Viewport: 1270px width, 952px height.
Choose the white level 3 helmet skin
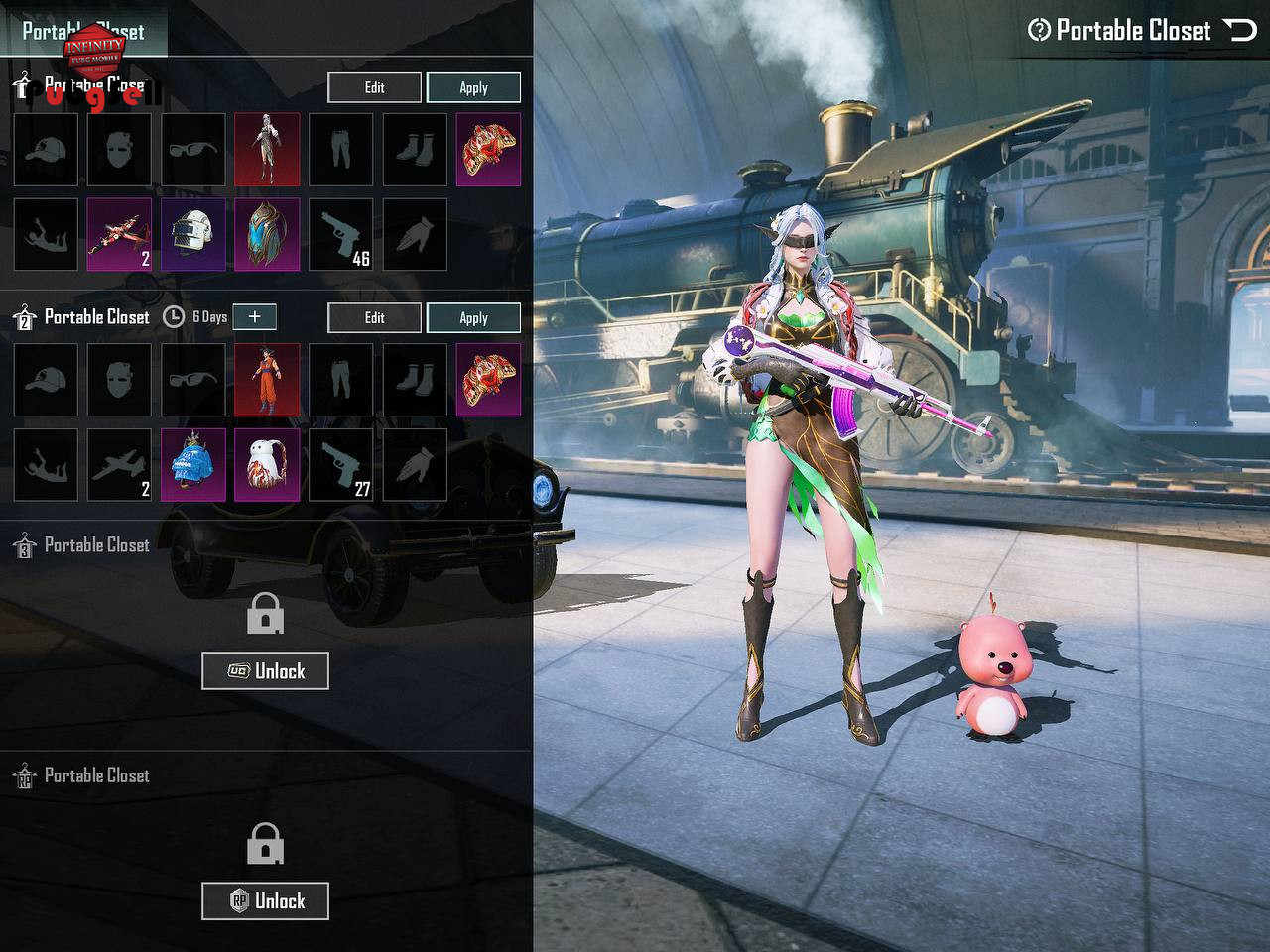click(193, 234)
